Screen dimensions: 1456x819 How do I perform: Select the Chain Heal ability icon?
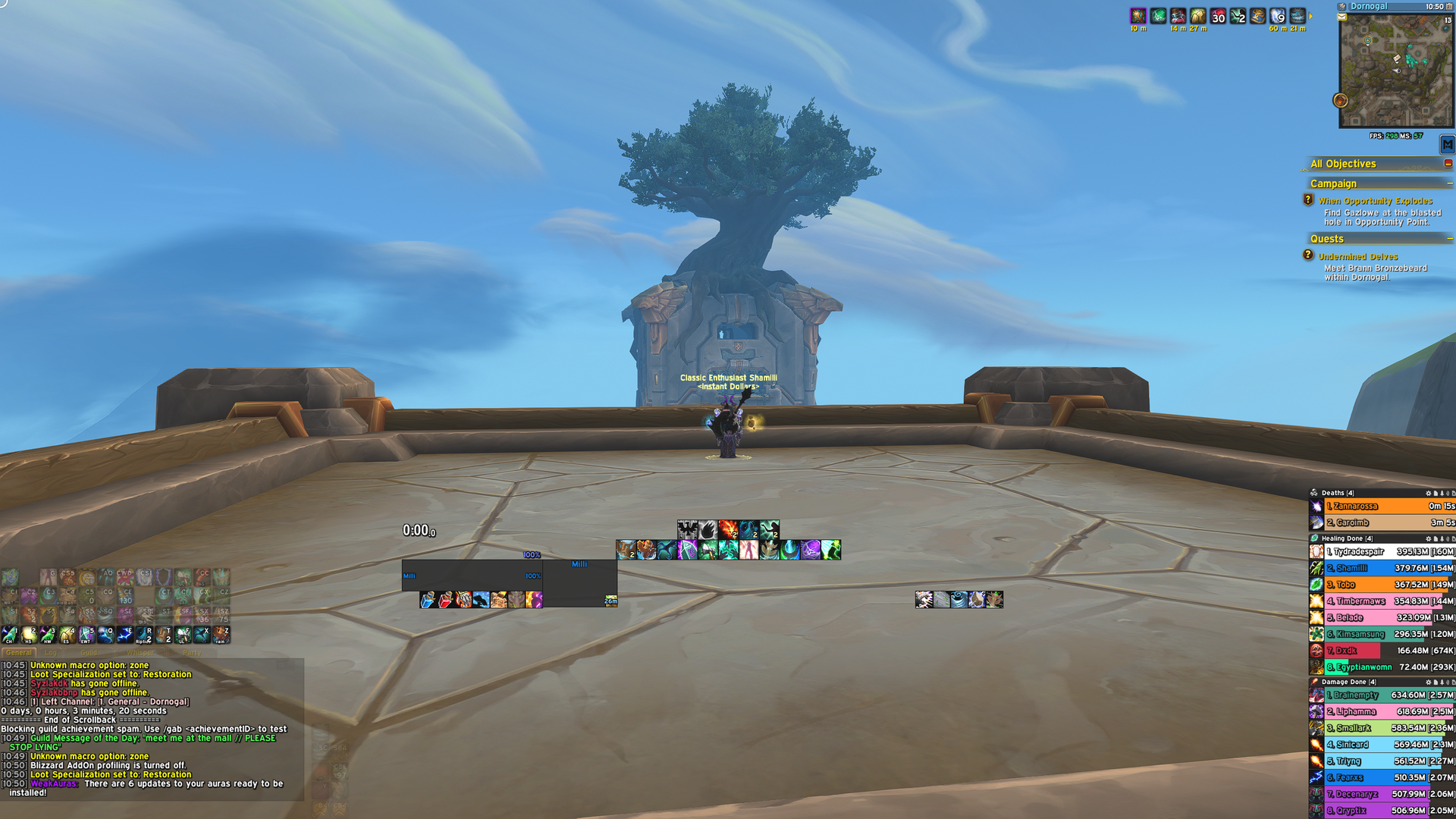[x=9, y=635]
